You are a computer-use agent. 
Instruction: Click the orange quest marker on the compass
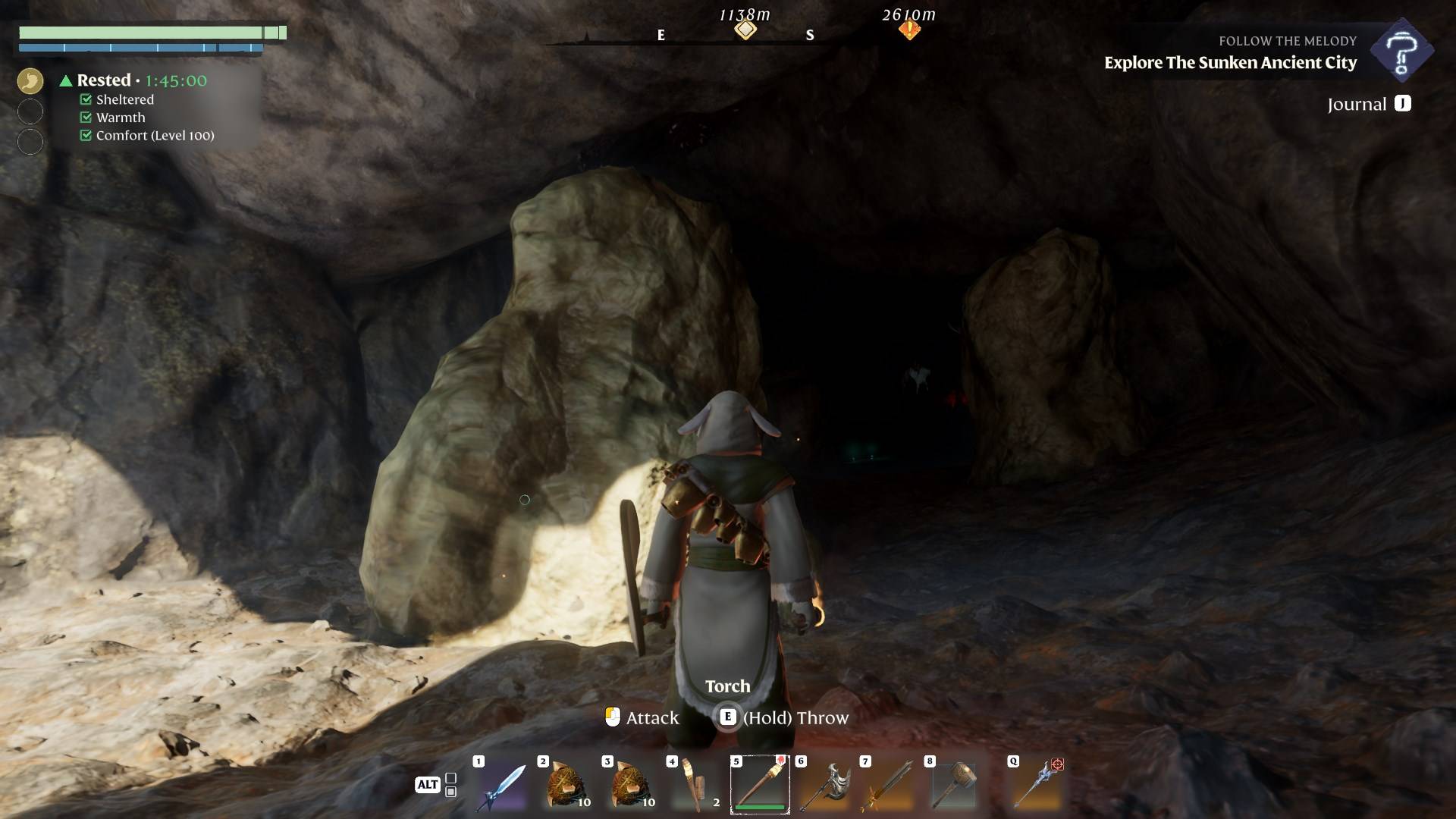click(x=909, y=30)
